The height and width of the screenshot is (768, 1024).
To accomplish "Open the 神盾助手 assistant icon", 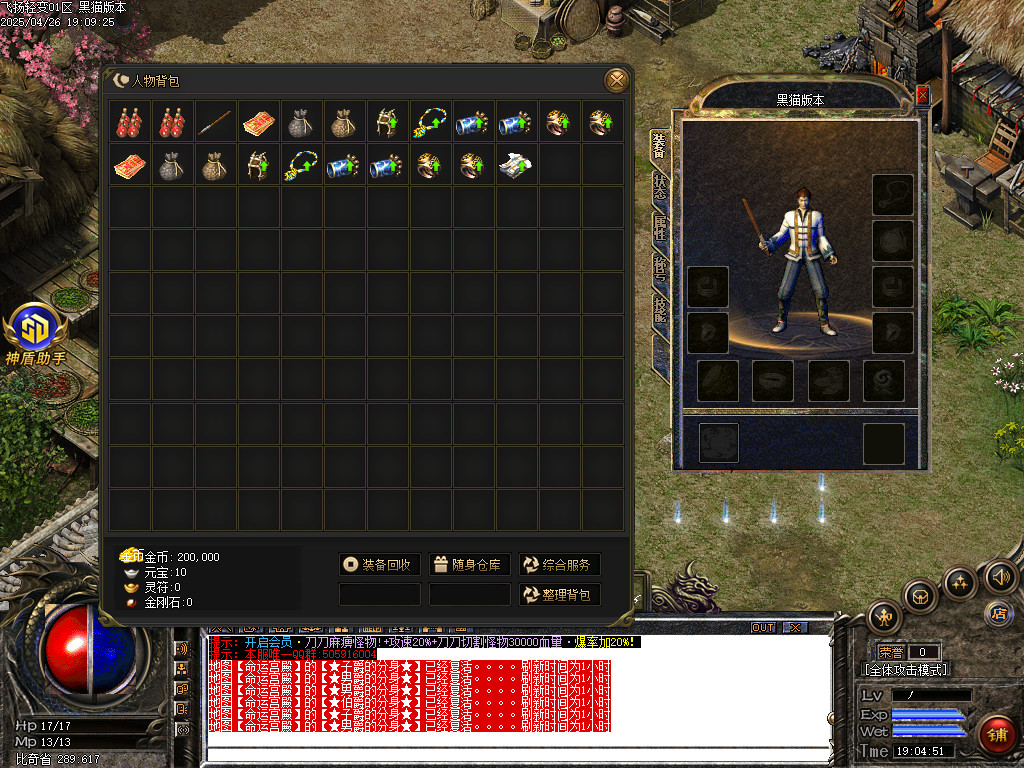I will point(36,329).
